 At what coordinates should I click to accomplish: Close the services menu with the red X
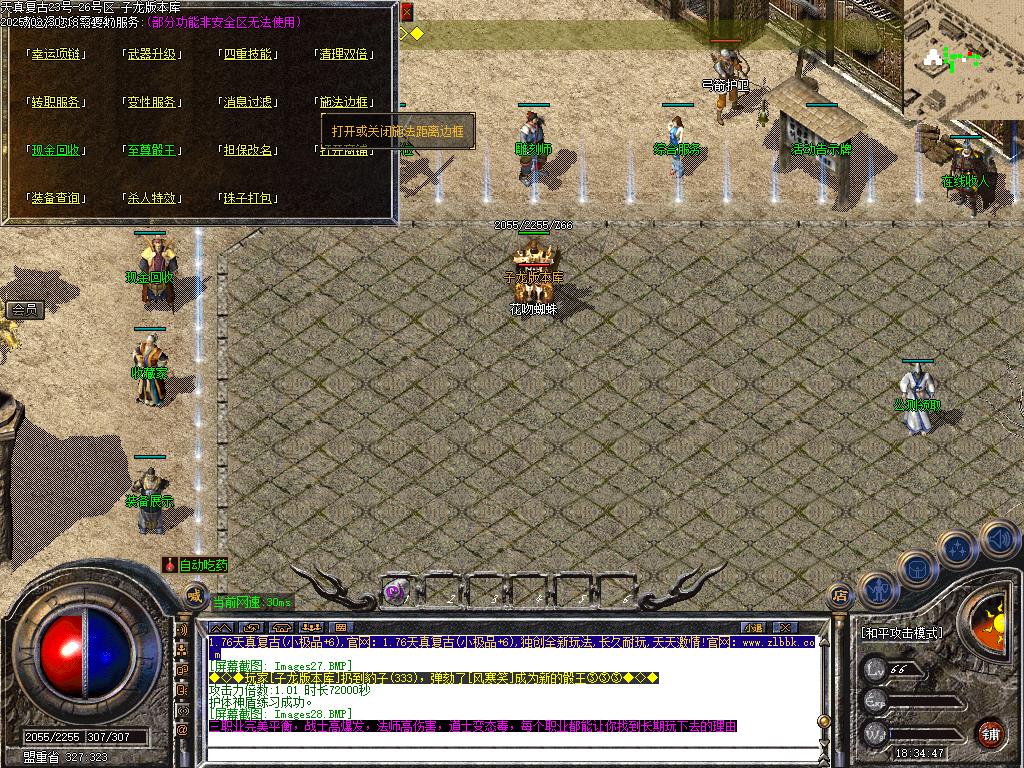click(x=406, y=13)
